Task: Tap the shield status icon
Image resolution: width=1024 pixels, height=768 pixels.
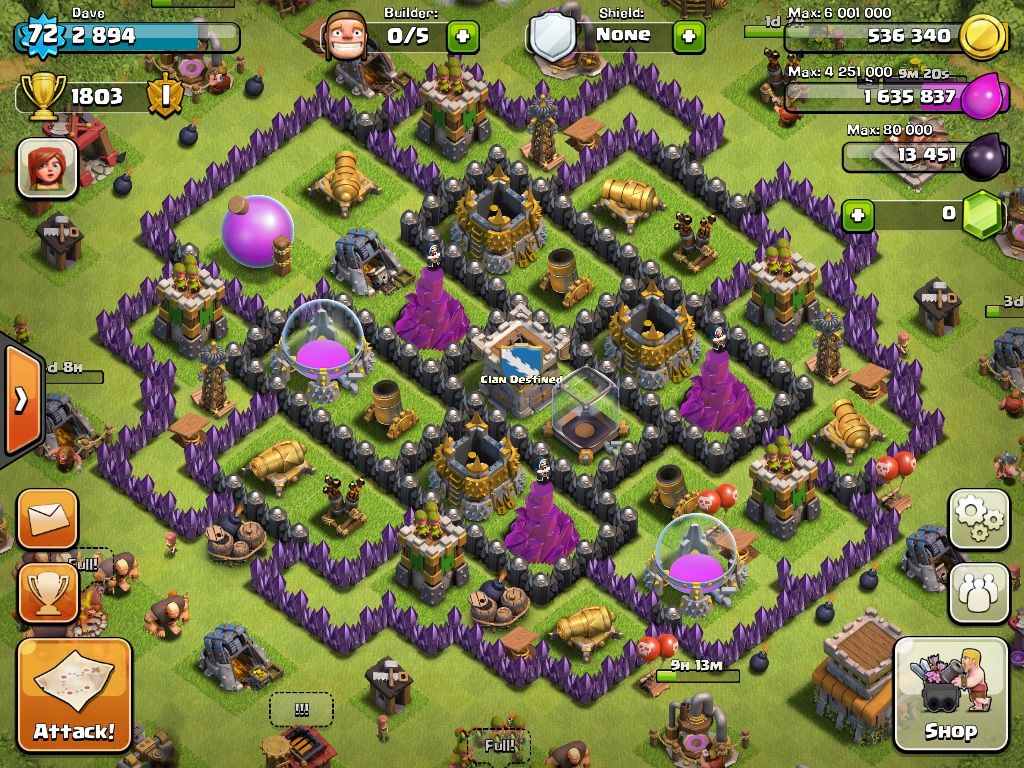Action: [551, 38]
